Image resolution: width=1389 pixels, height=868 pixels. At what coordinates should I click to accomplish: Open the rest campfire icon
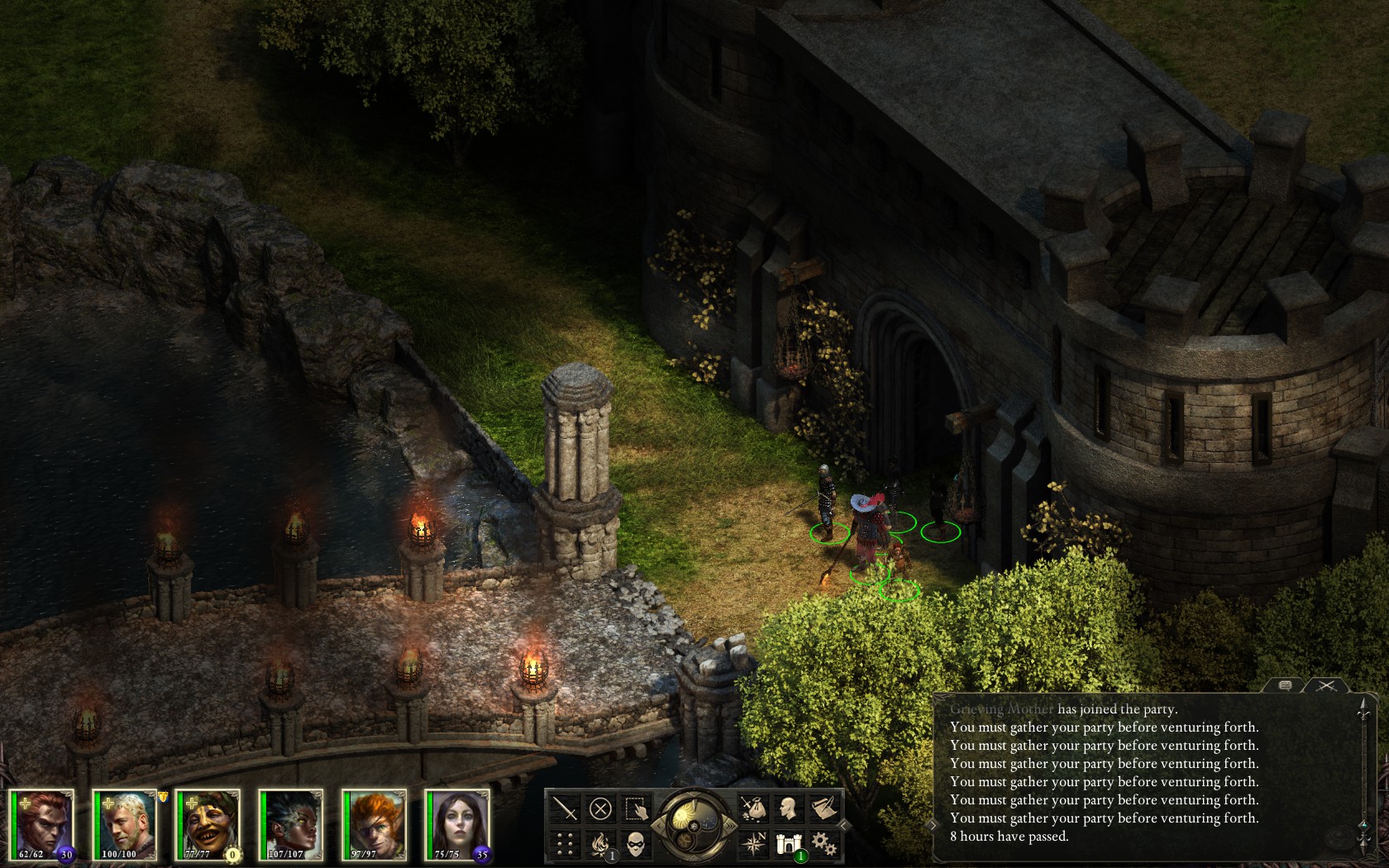click(x=600, y=842)
